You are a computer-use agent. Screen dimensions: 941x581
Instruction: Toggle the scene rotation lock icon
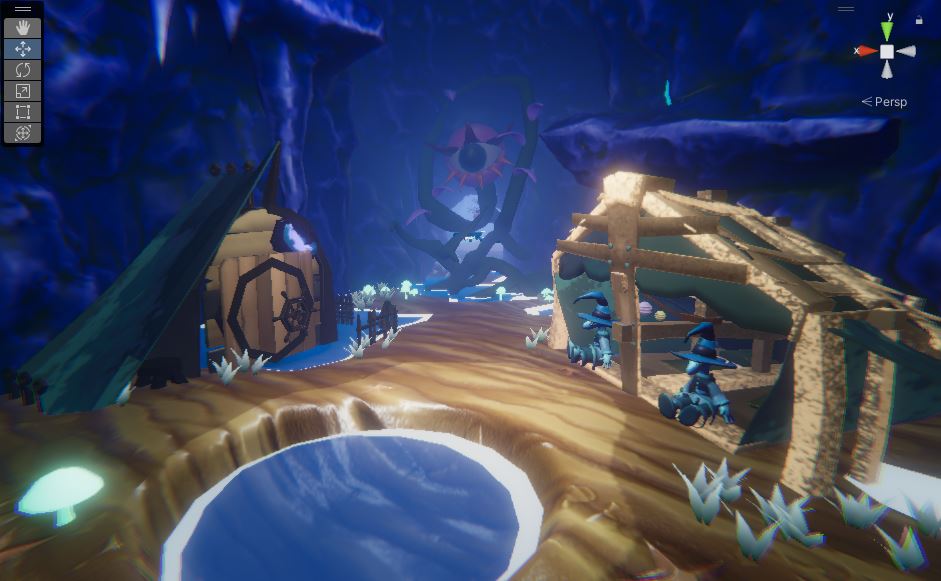point(919,19)
